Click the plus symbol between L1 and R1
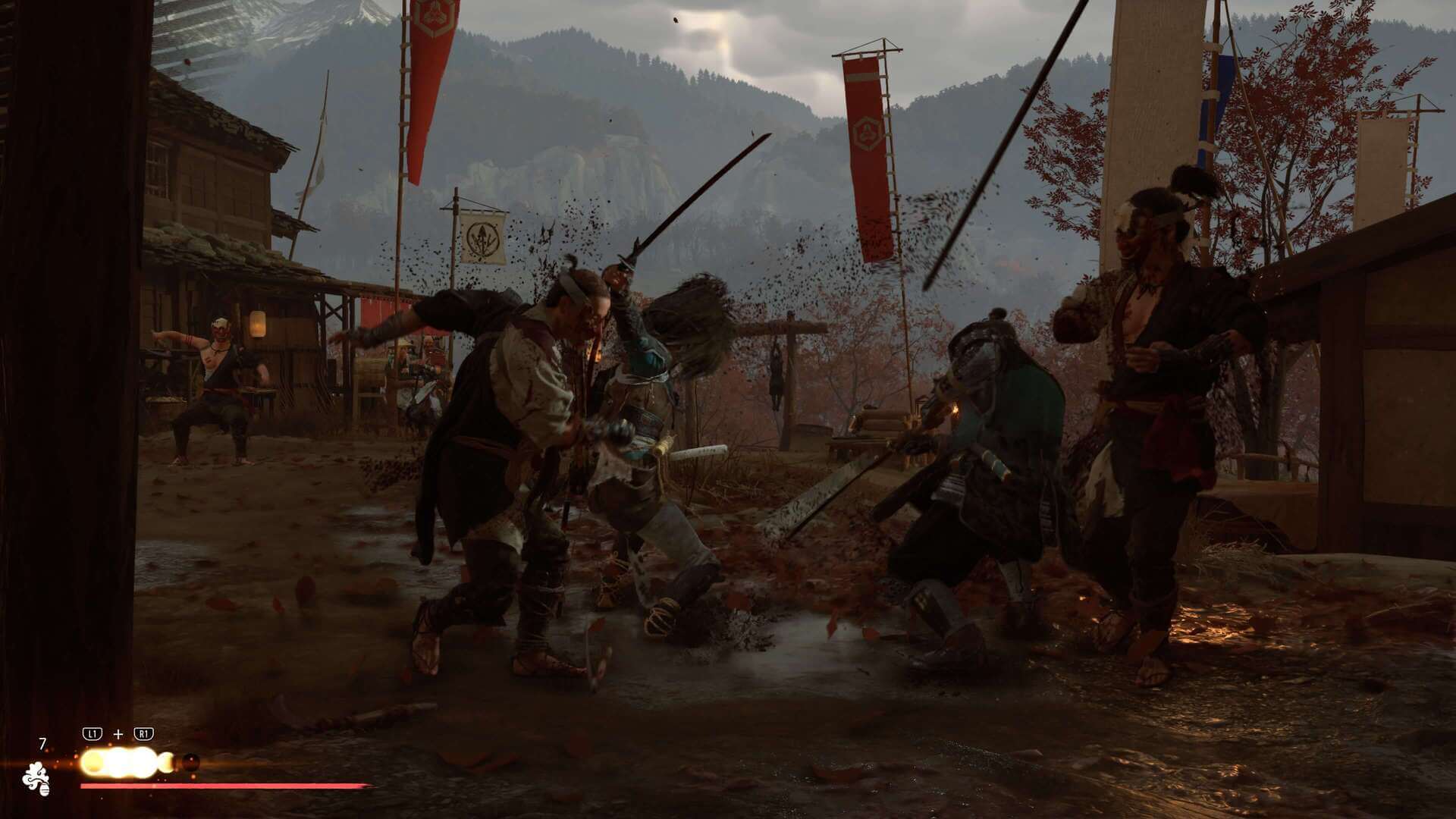 (x=118, y=733)
